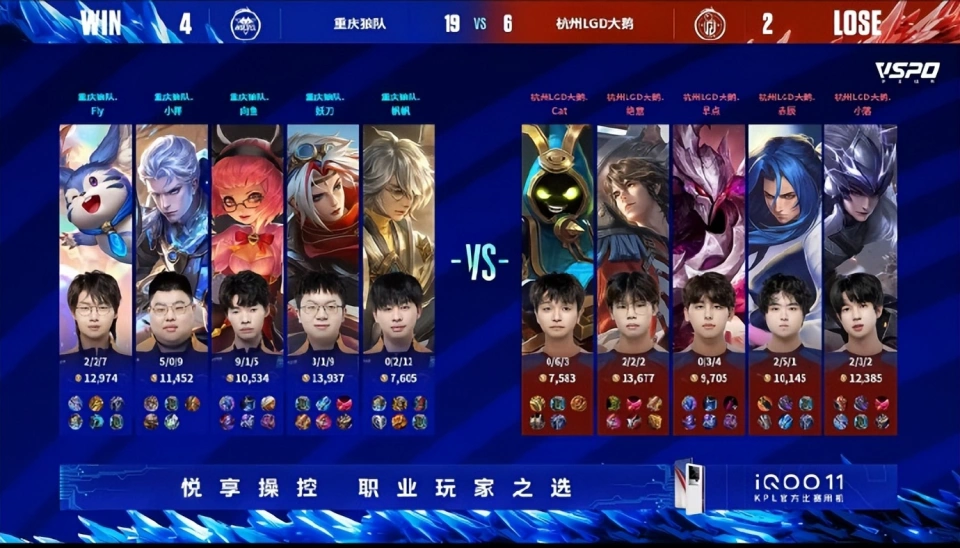Image resolution: width=960 pixels, height=548 pixels.
Task: Select the 帆帆 player card
Action: pyautogui.click(x=398, y=270)
